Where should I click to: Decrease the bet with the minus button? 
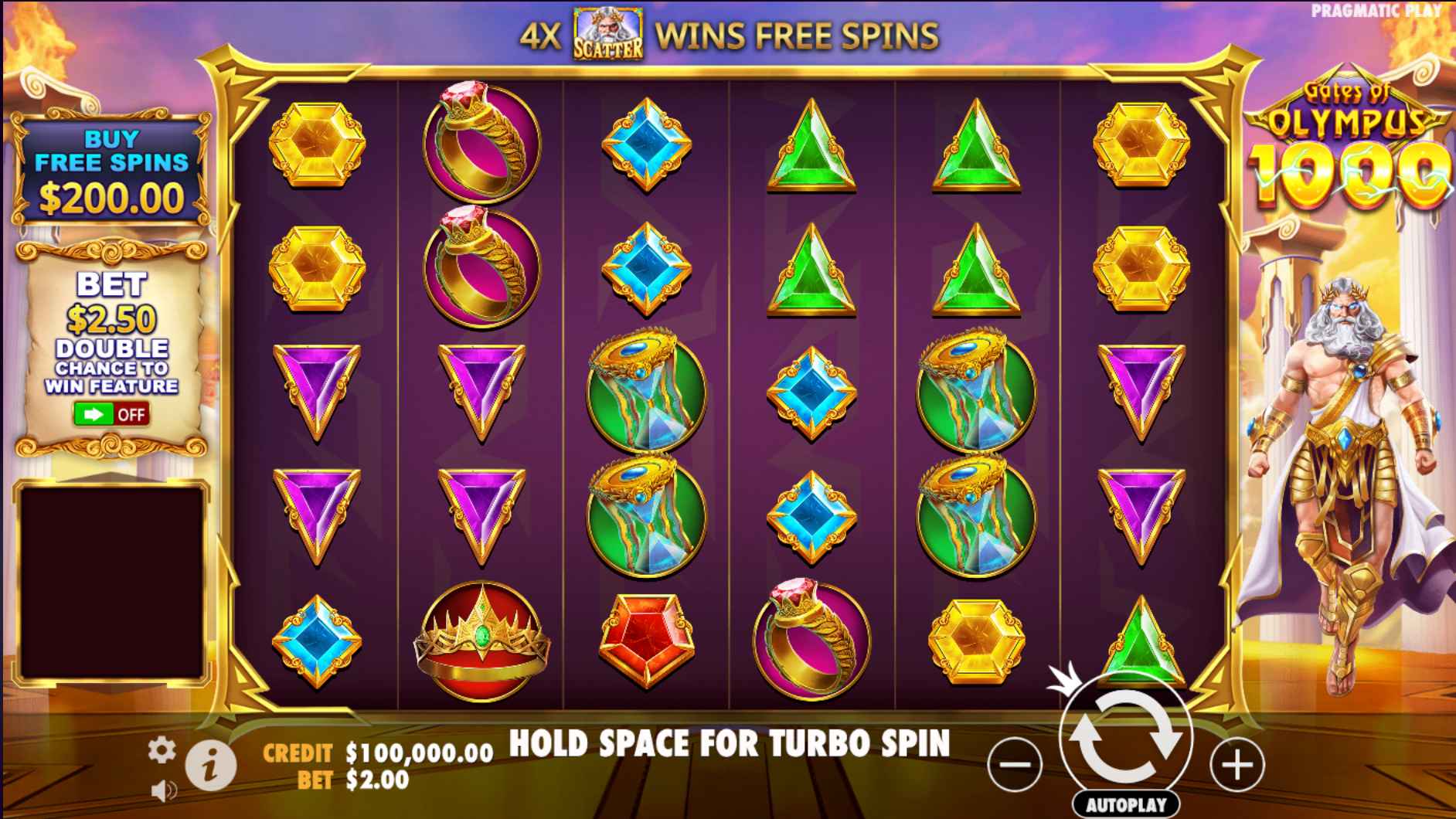coord(1015,765)
